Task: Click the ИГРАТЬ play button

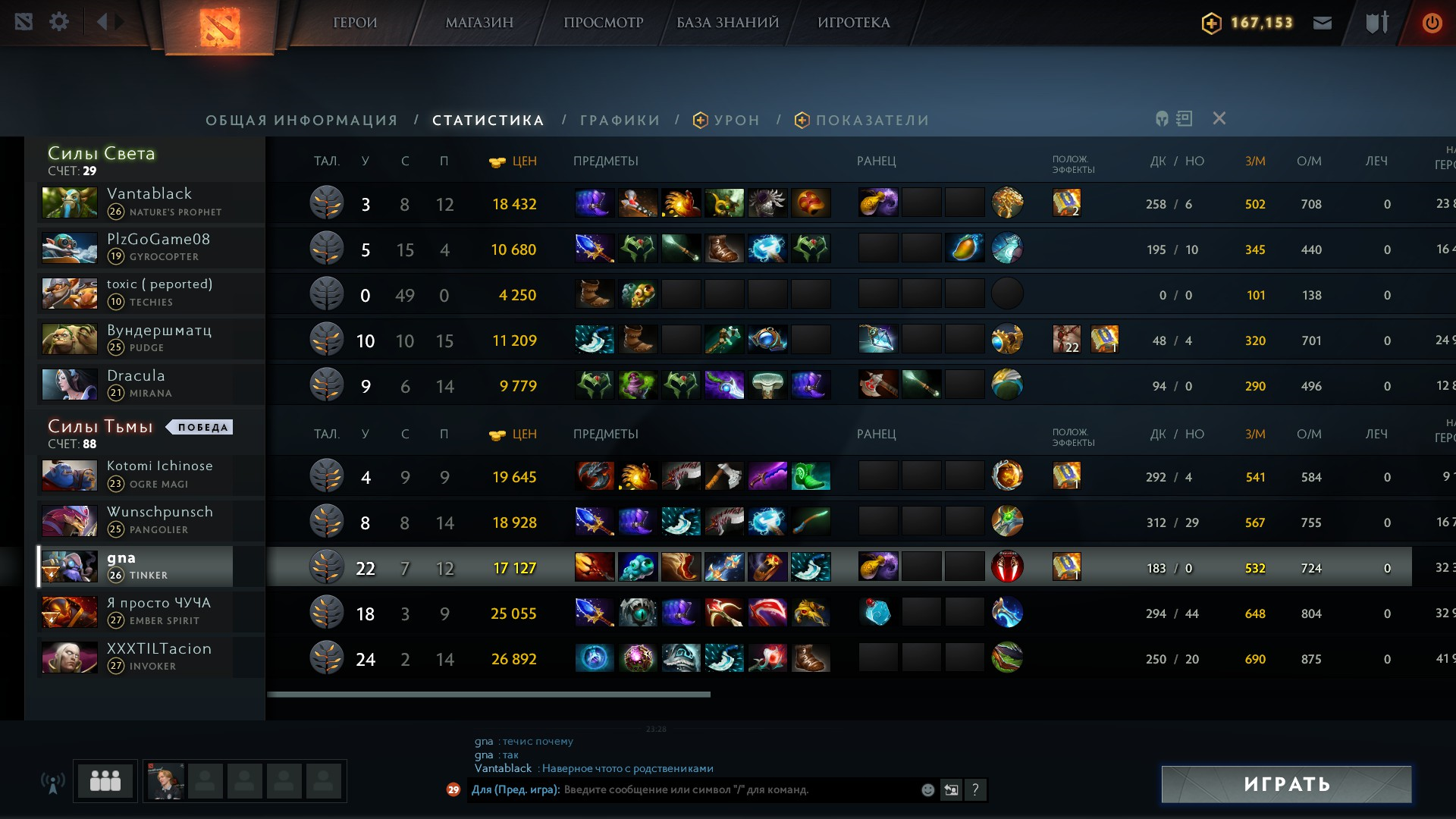Action: [x=1286, y=784]
